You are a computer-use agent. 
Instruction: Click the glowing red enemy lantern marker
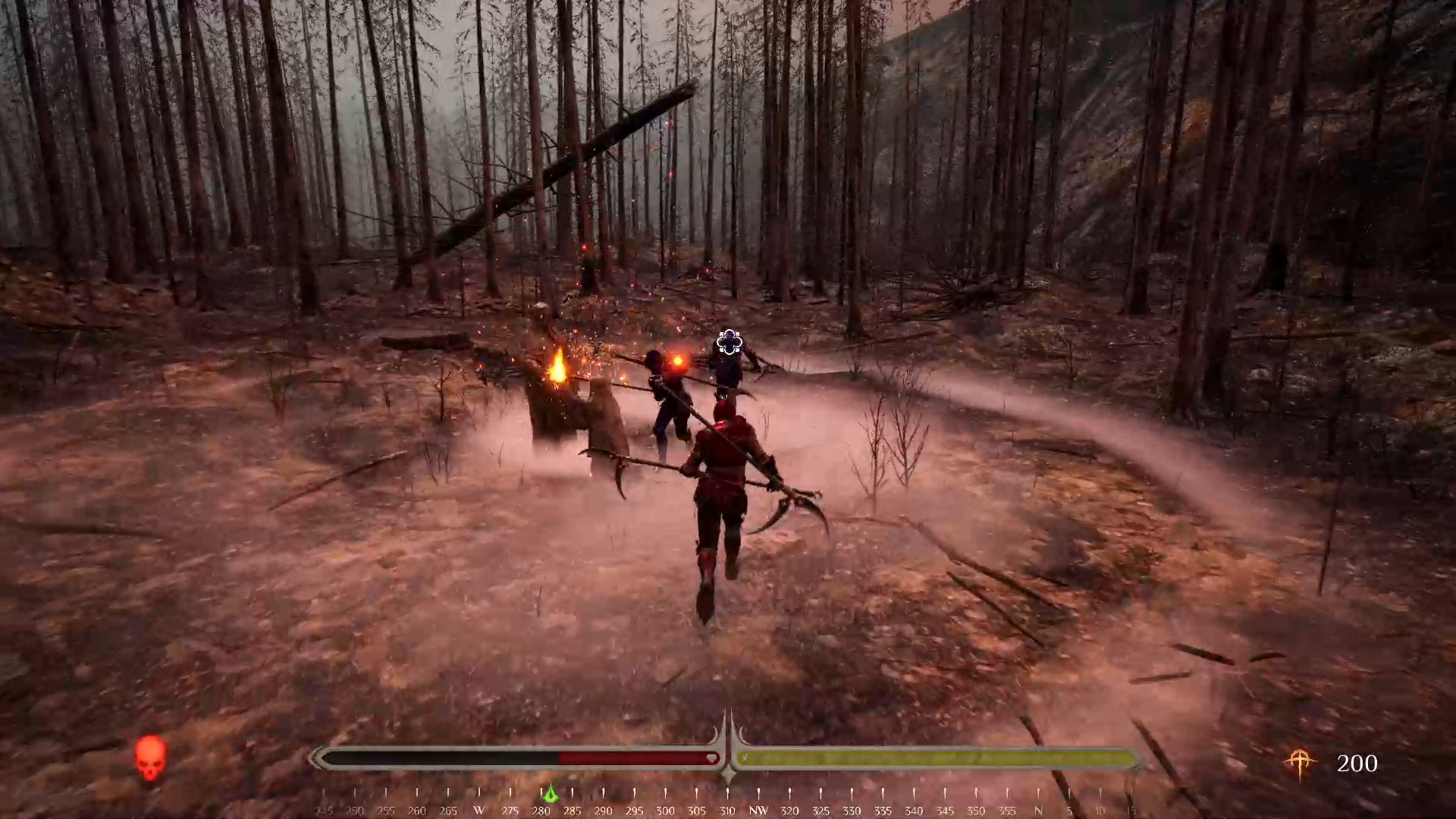click(677, 361)
